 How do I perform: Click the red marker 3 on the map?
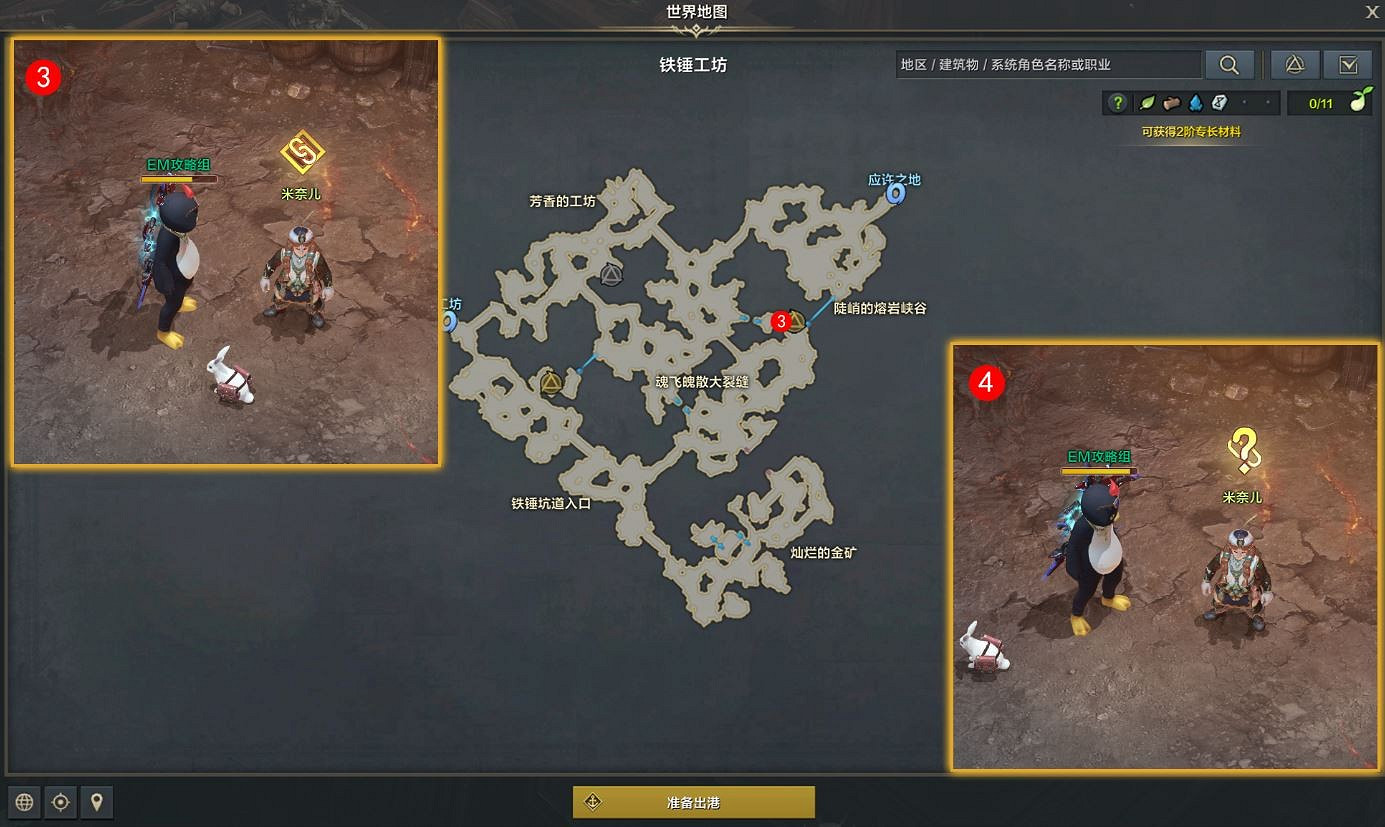pyautogui.click(x=781, y=322)
